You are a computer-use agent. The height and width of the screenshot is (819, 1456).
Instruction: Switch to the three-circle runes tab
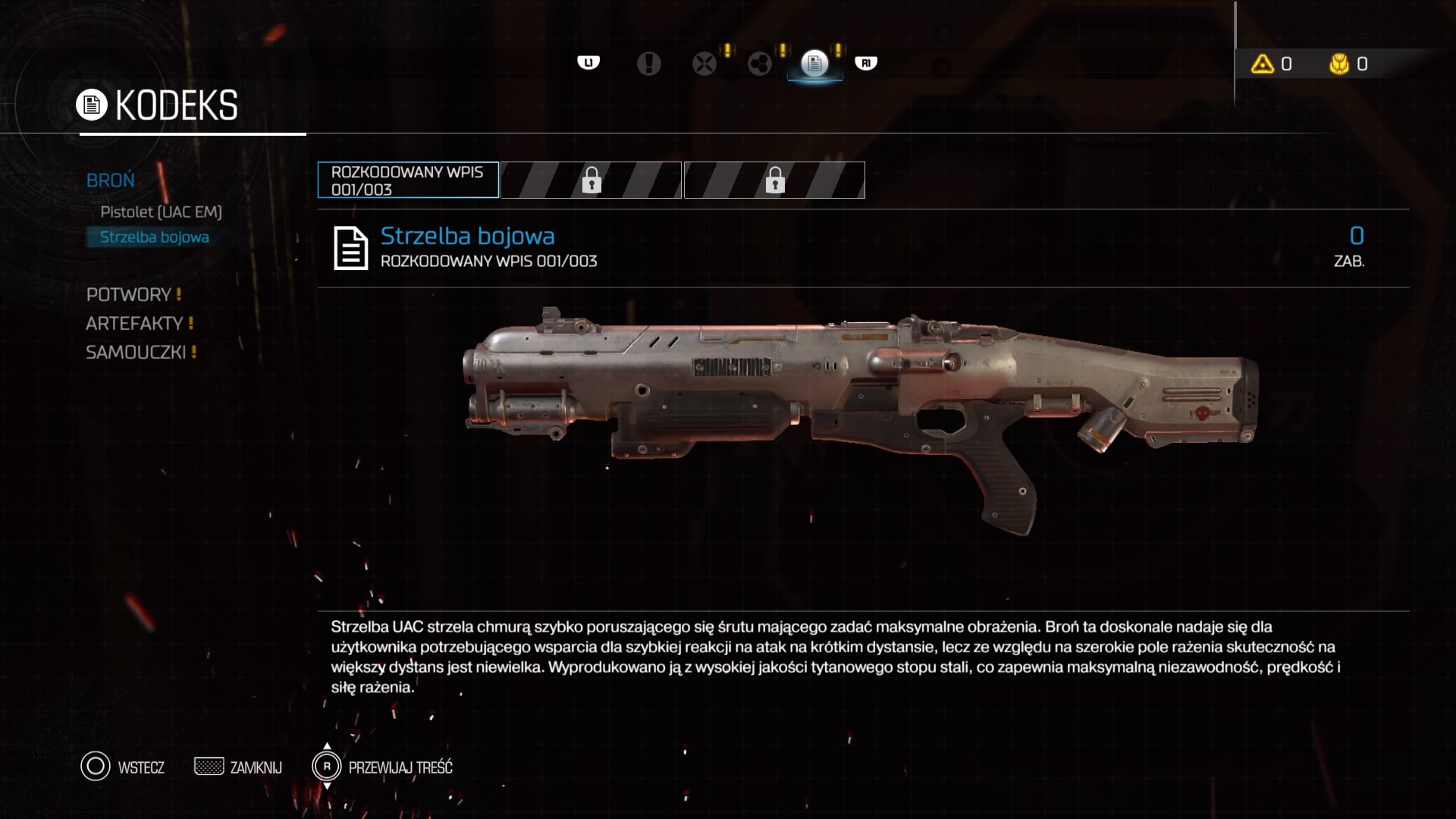click(759, 64)
